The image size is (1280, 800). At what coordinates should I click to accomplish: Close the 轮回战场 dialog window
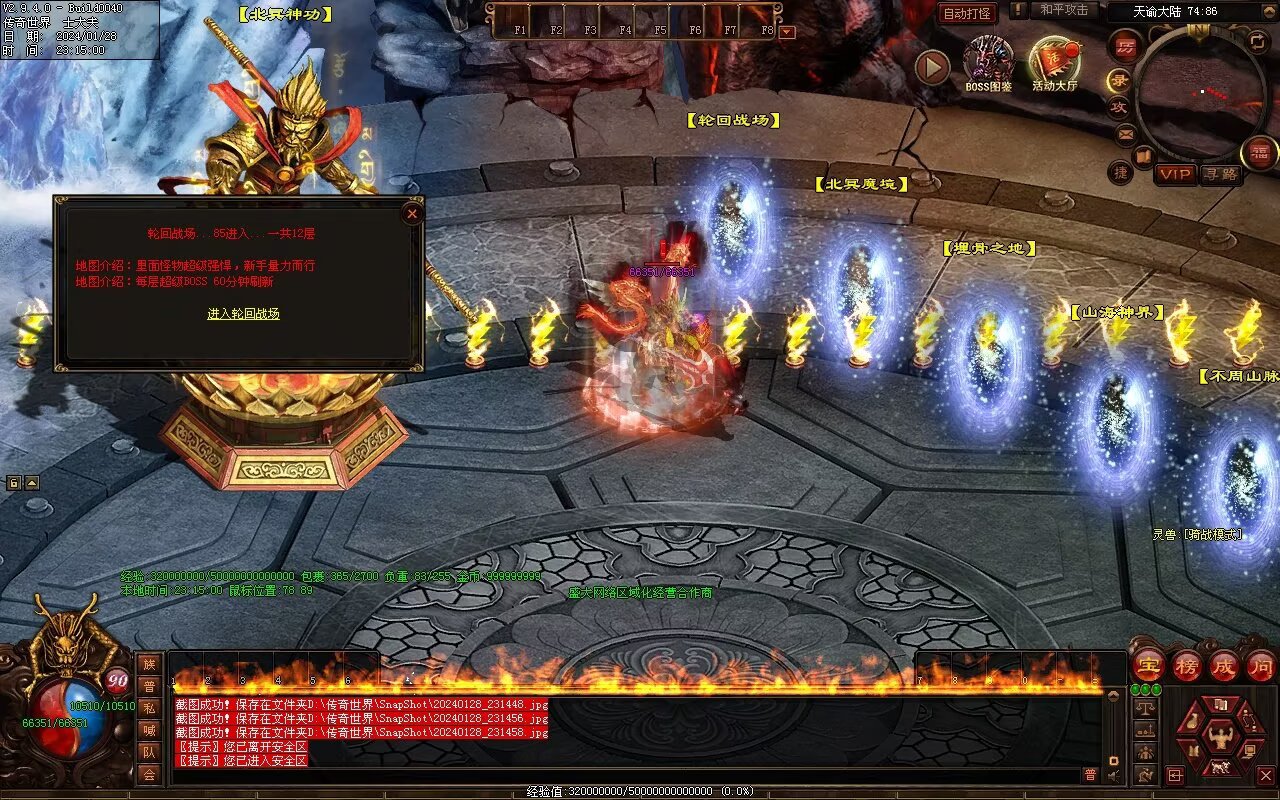coord(412,213)
